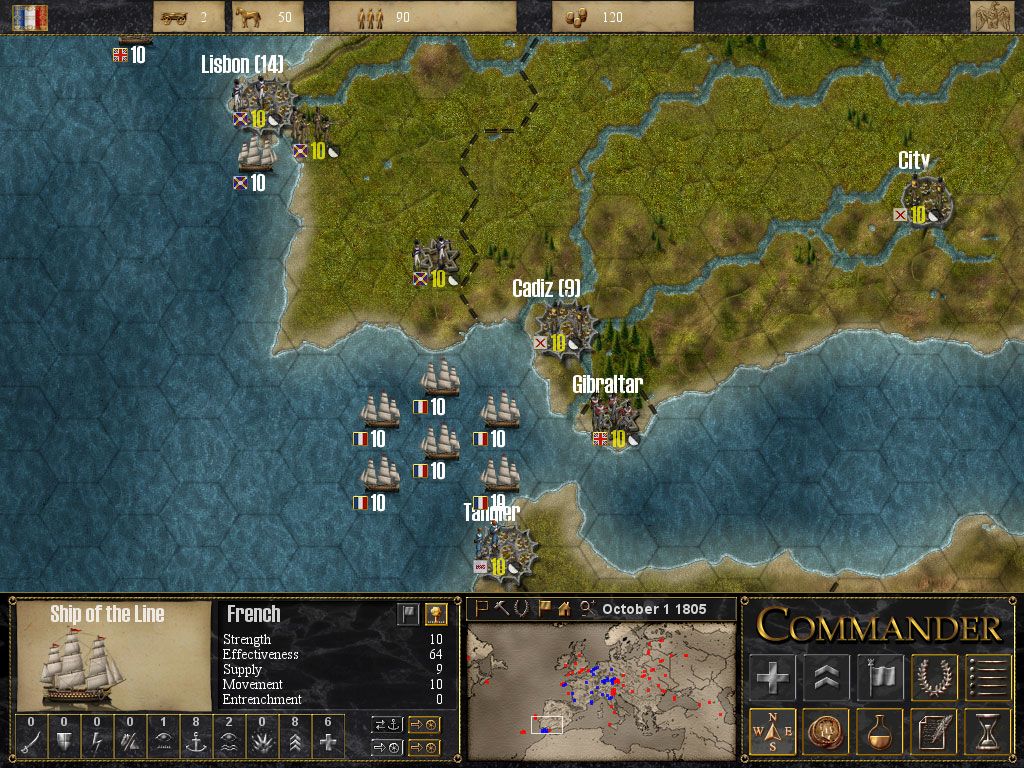The height and width of the screenshot is (768, 1024).
Task: Click the plus-cross reinforce button
Action: tap(773, 677)
